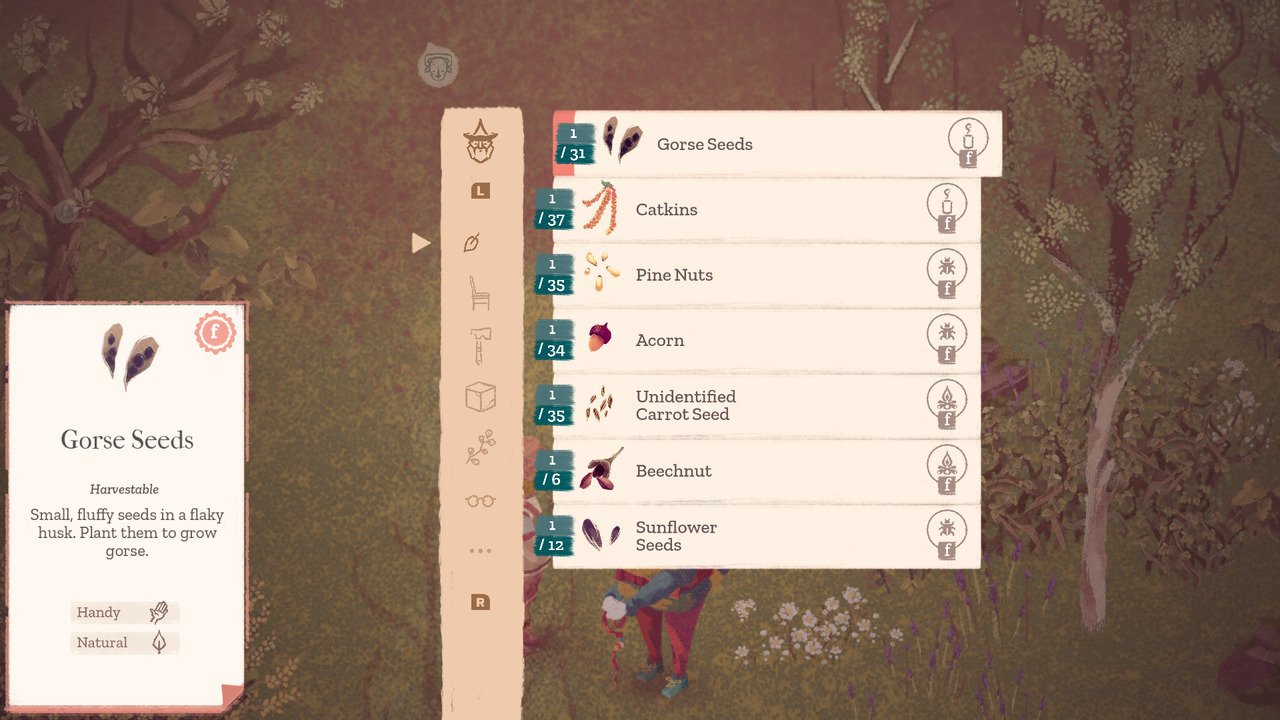Click the hatchet tools category icon

[480, 345]
